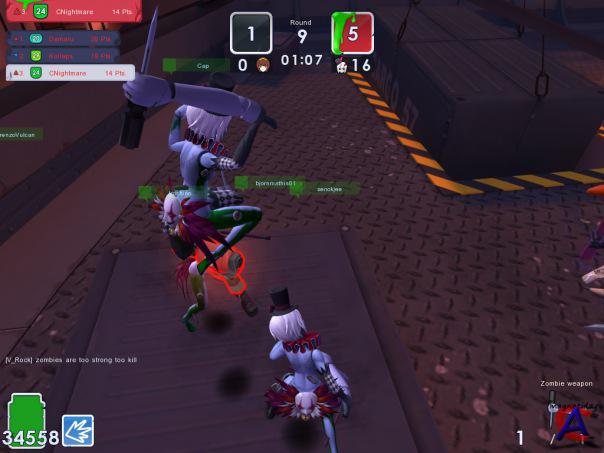This screenshot has width=604, height=453.
Task: Select the rank 2 leaderboard row
Action: pos(63,56)
